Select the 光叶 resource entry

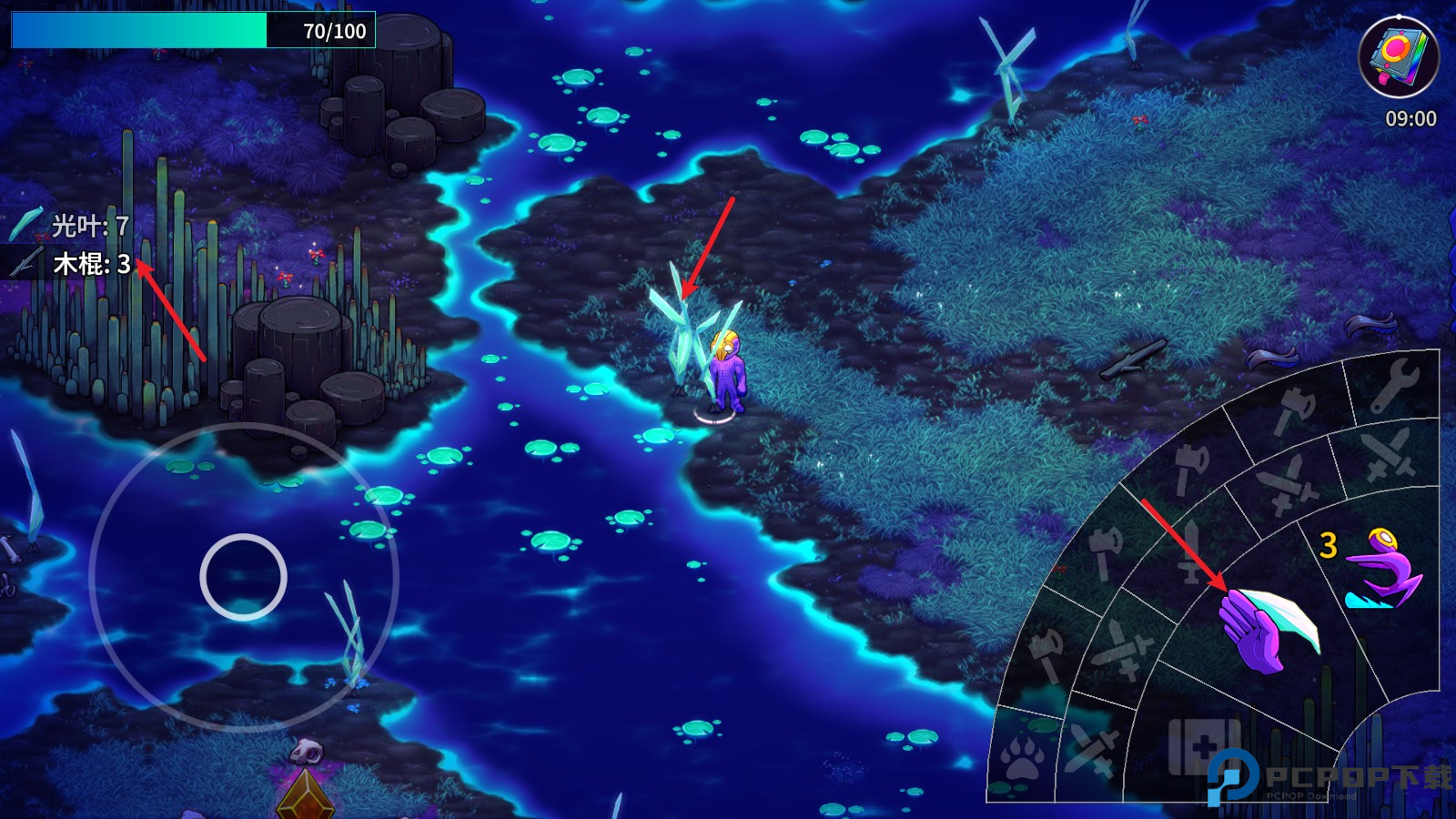(71, 225)
